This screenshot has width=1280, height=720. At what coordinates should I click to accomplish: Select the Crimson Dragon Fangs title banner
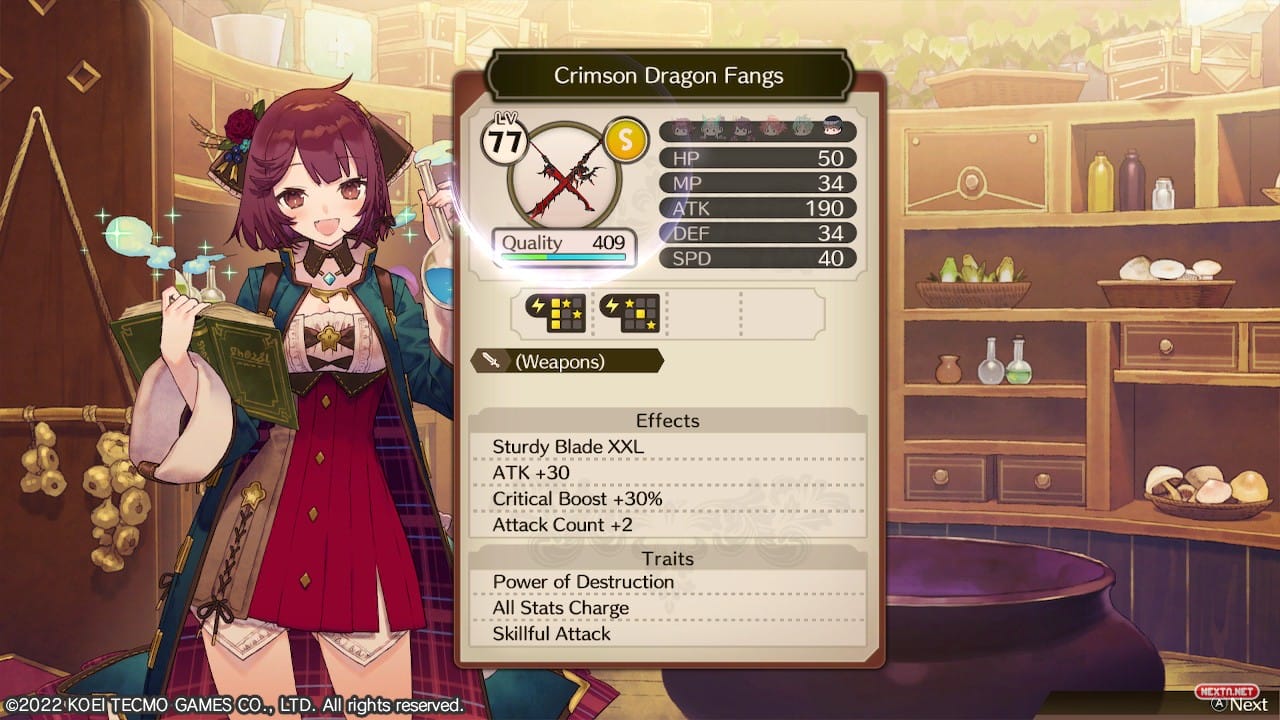click(x=668, y=75)
